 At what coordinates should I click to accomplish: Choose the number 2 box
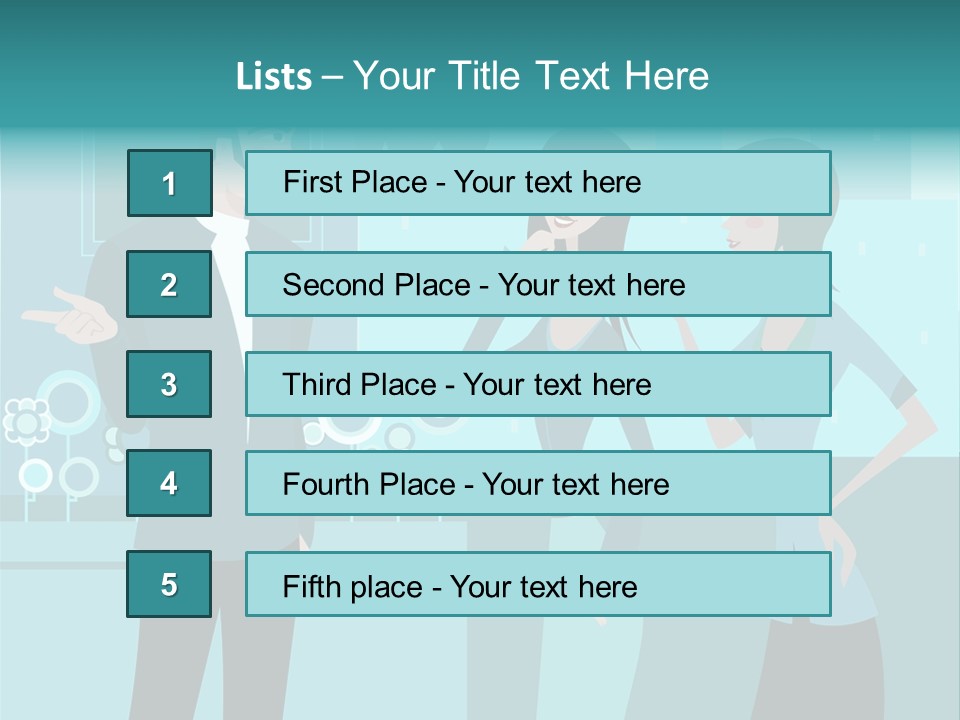click(169, 284)
